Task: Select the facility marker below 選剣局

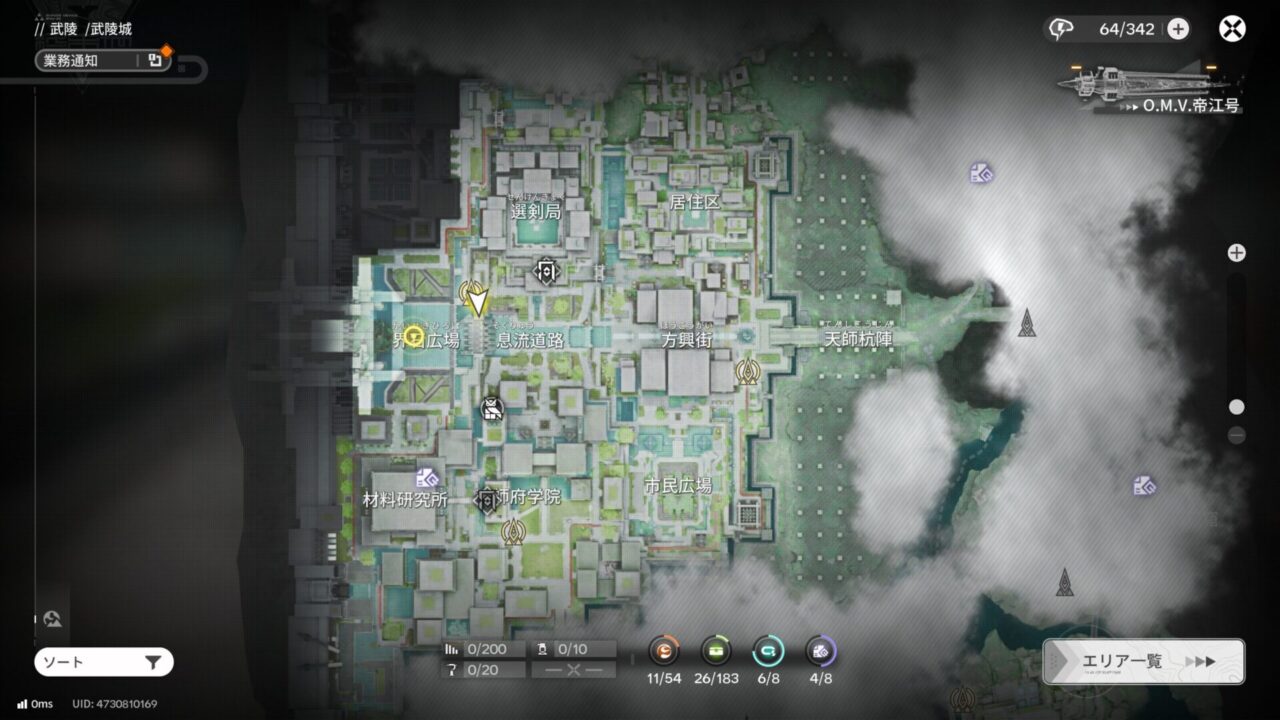Action: pyautogui.click(x=546, y=271)
